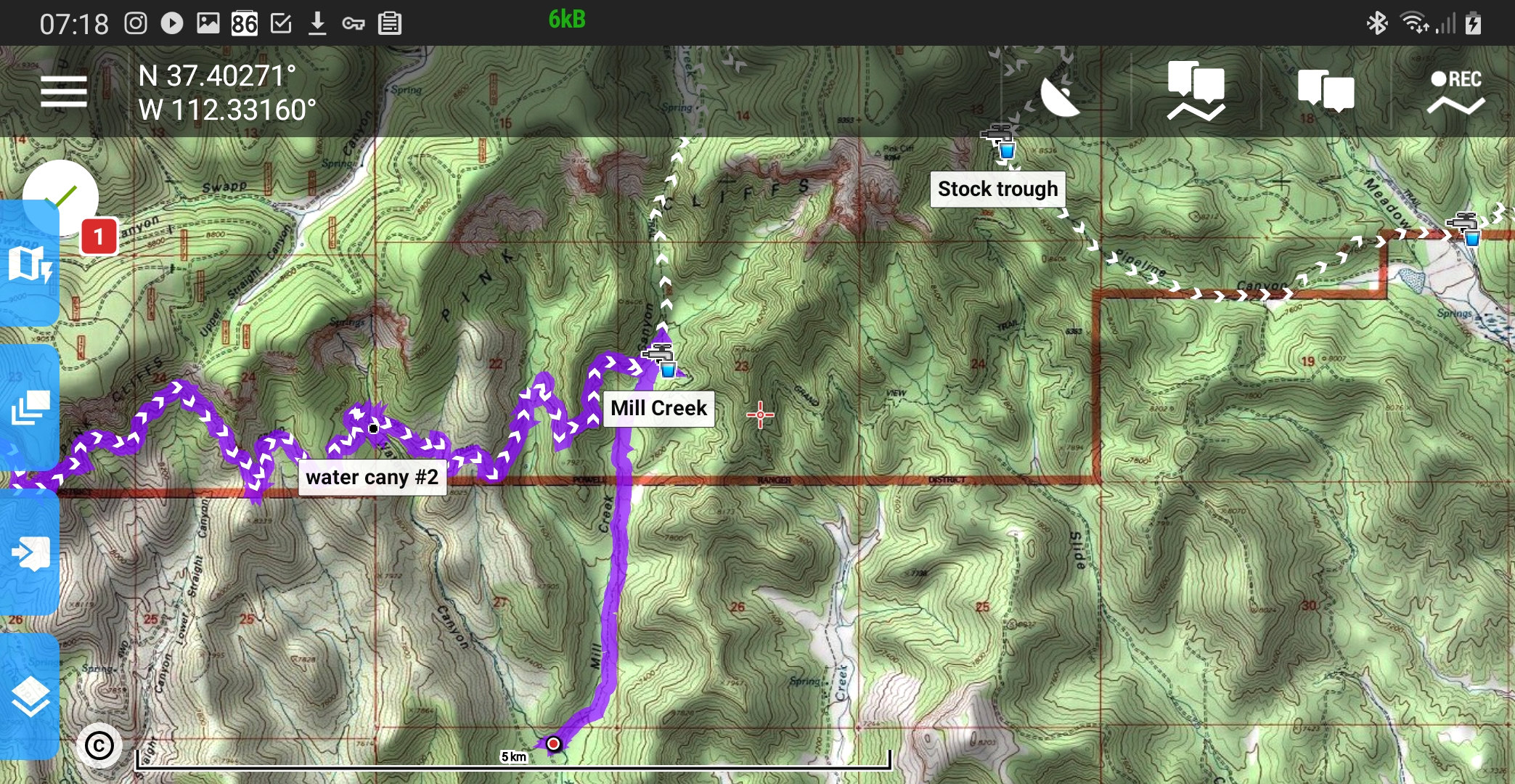The image size is (1515, 784).
Task: Start track recording with REC button
Action: (x=1455, y=92)
